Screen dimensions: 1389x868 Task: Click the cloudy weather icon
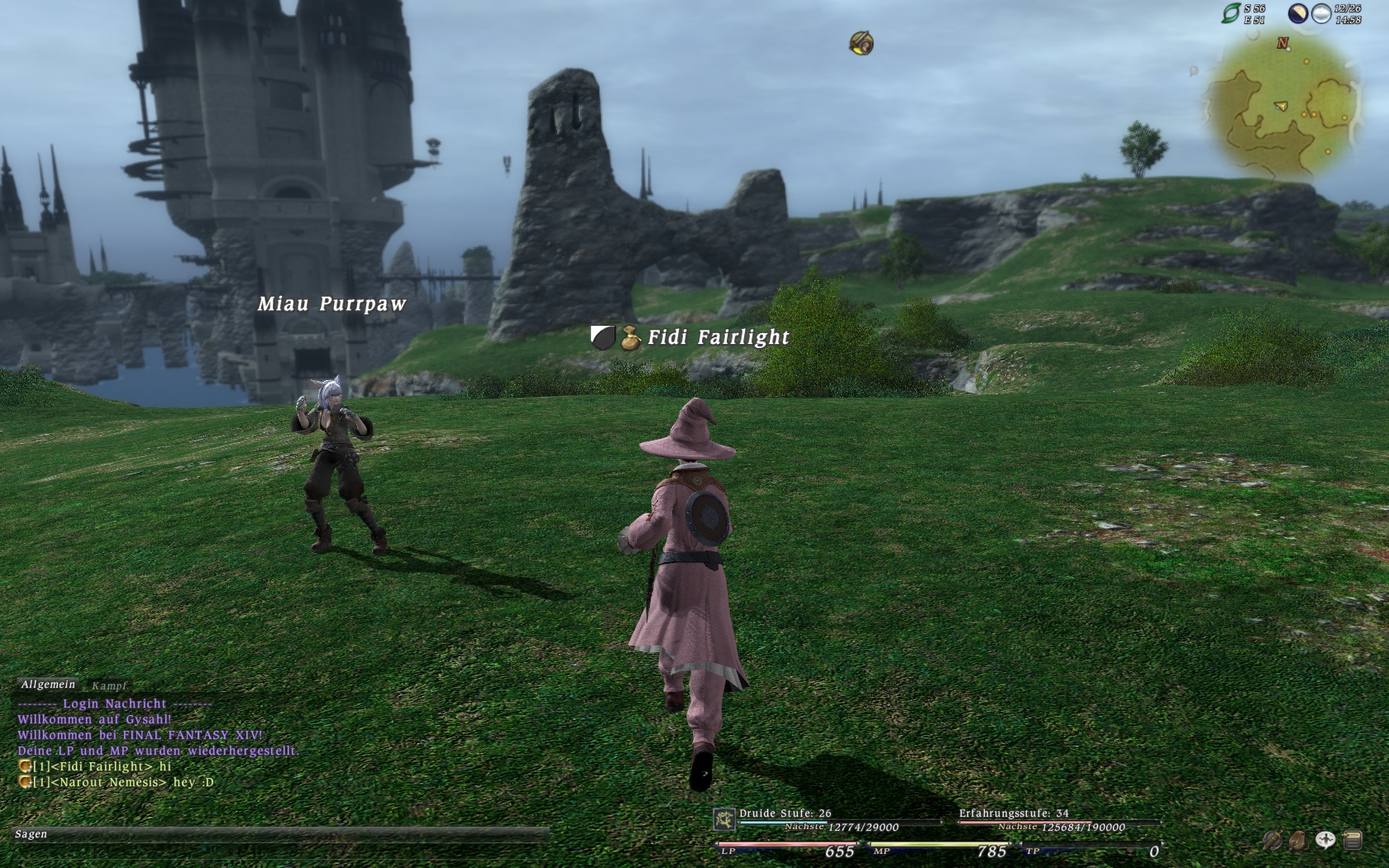[1321, 13]
